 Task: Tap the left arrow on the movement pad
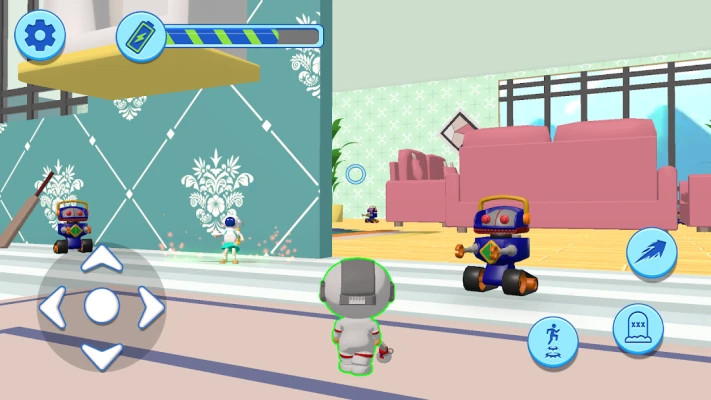click(54, 307)
